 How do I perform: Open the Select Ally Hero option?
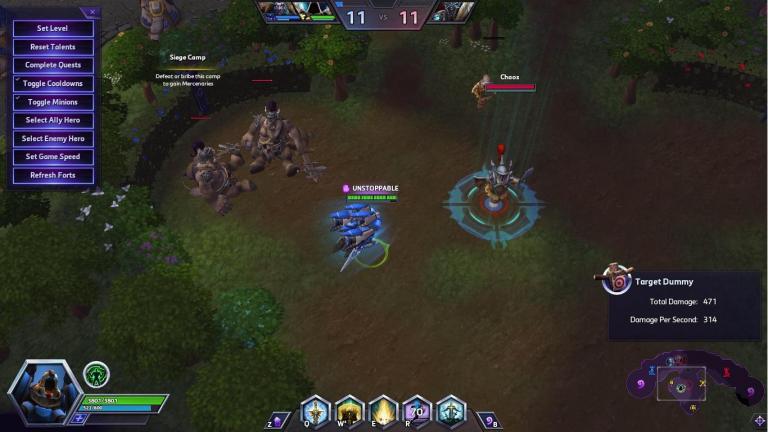point(52,120)
